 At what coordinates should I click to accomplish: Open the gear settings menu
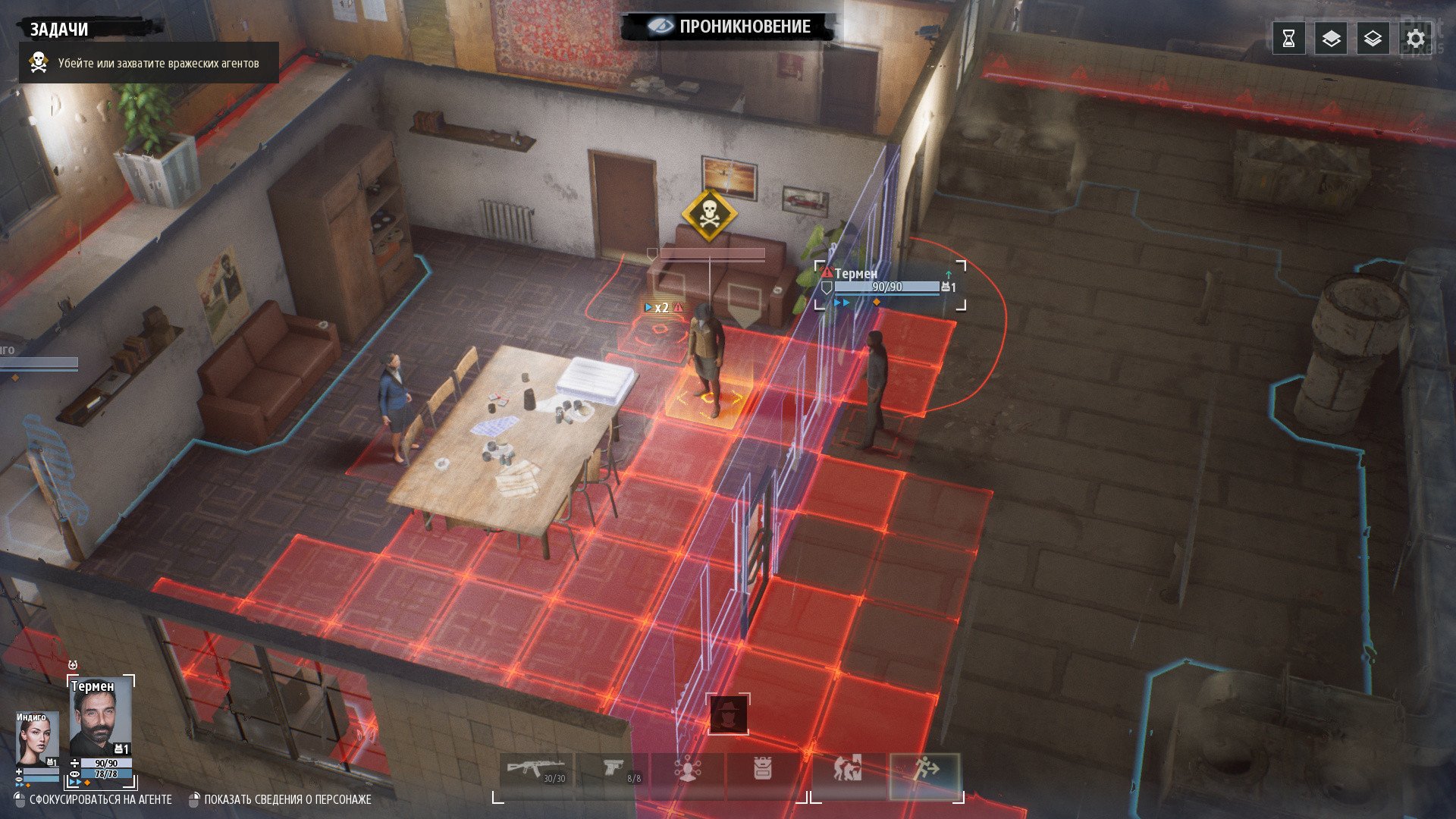tap(1415, 39)
